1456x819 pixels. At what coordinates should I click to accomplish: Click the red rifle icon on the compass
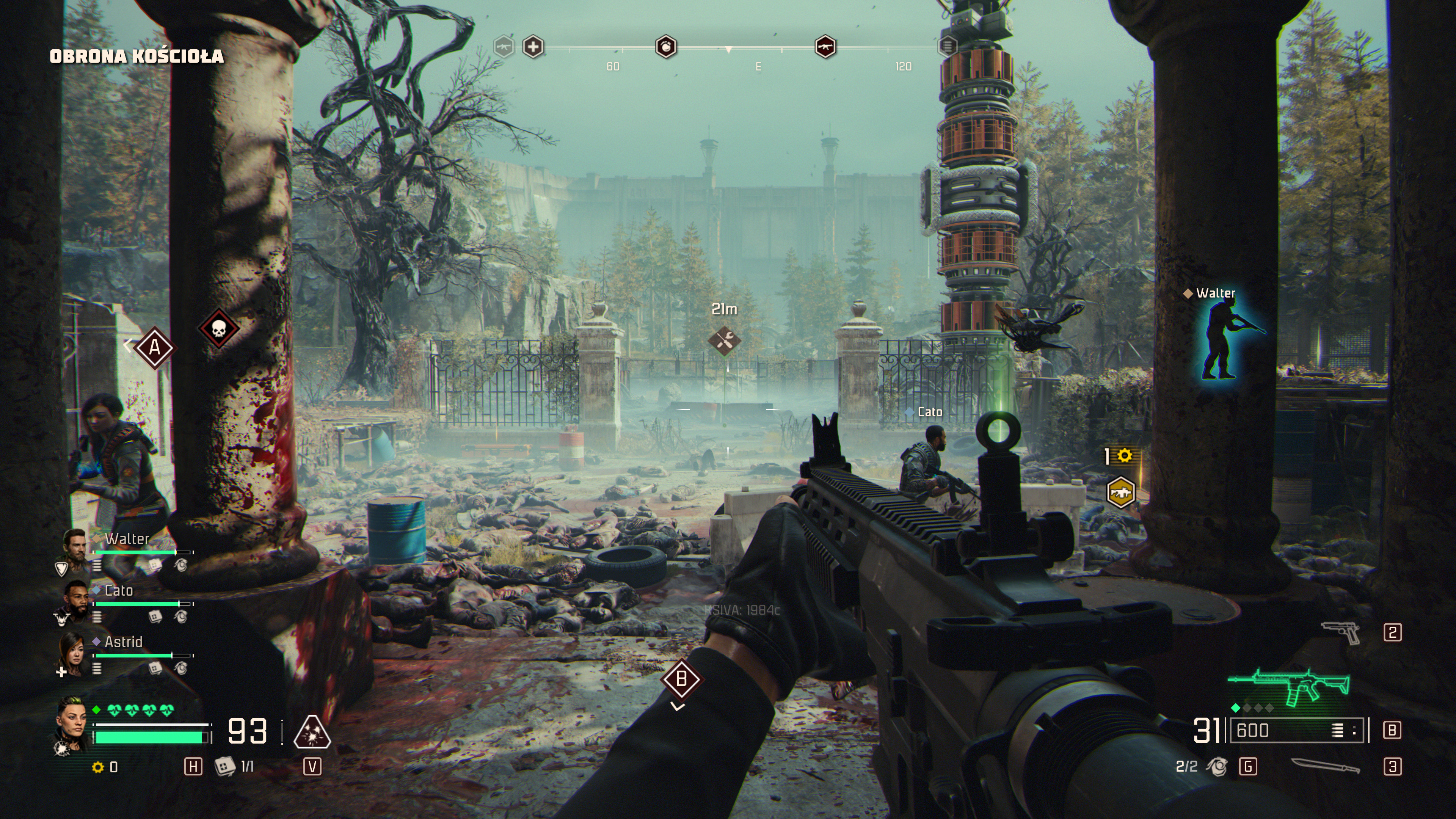(825, 47)
